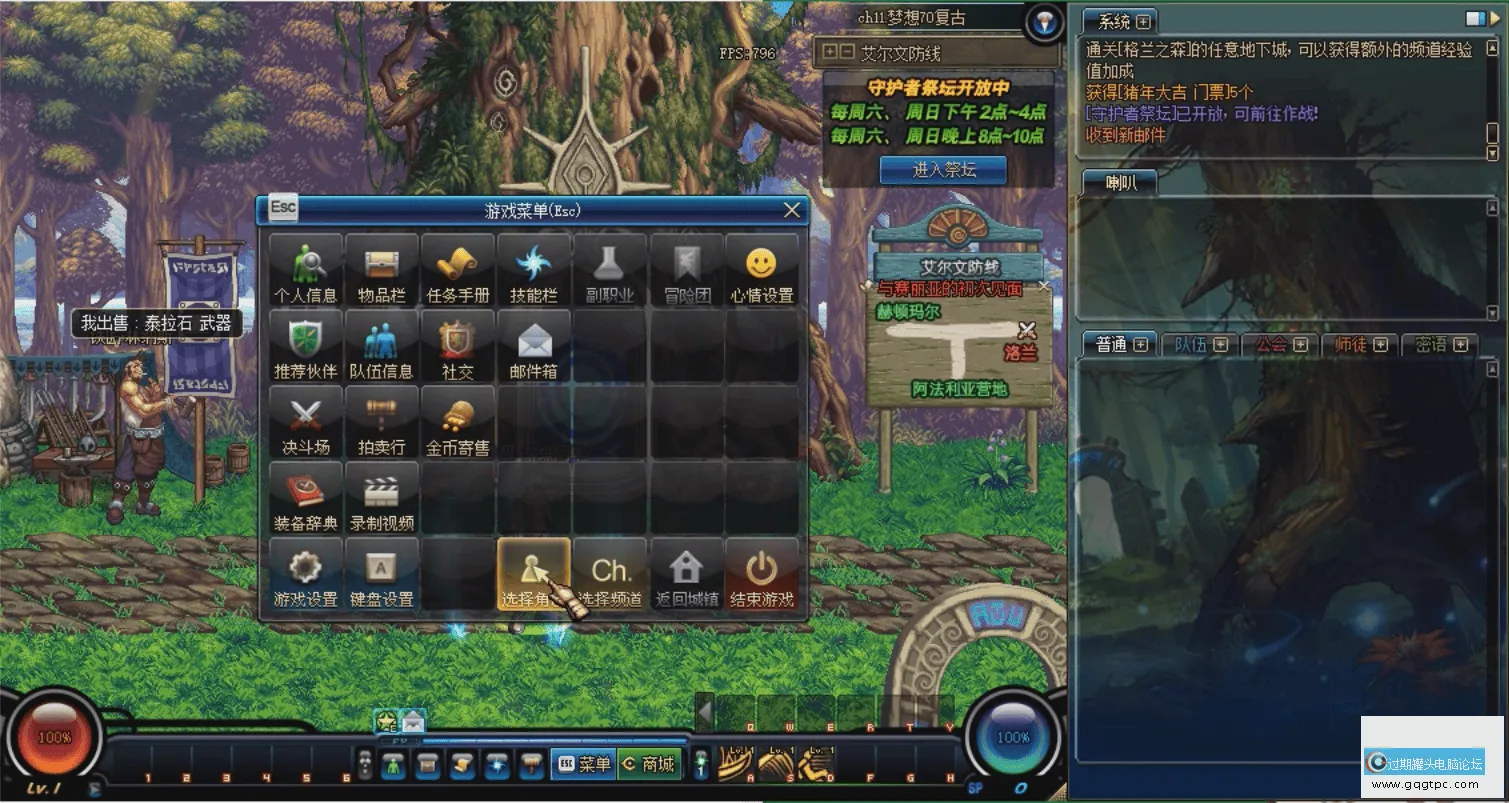Viewport: 1509px width, 803px height.
Task: Open the 拍卖行 auction house
Action: [382, 422]
